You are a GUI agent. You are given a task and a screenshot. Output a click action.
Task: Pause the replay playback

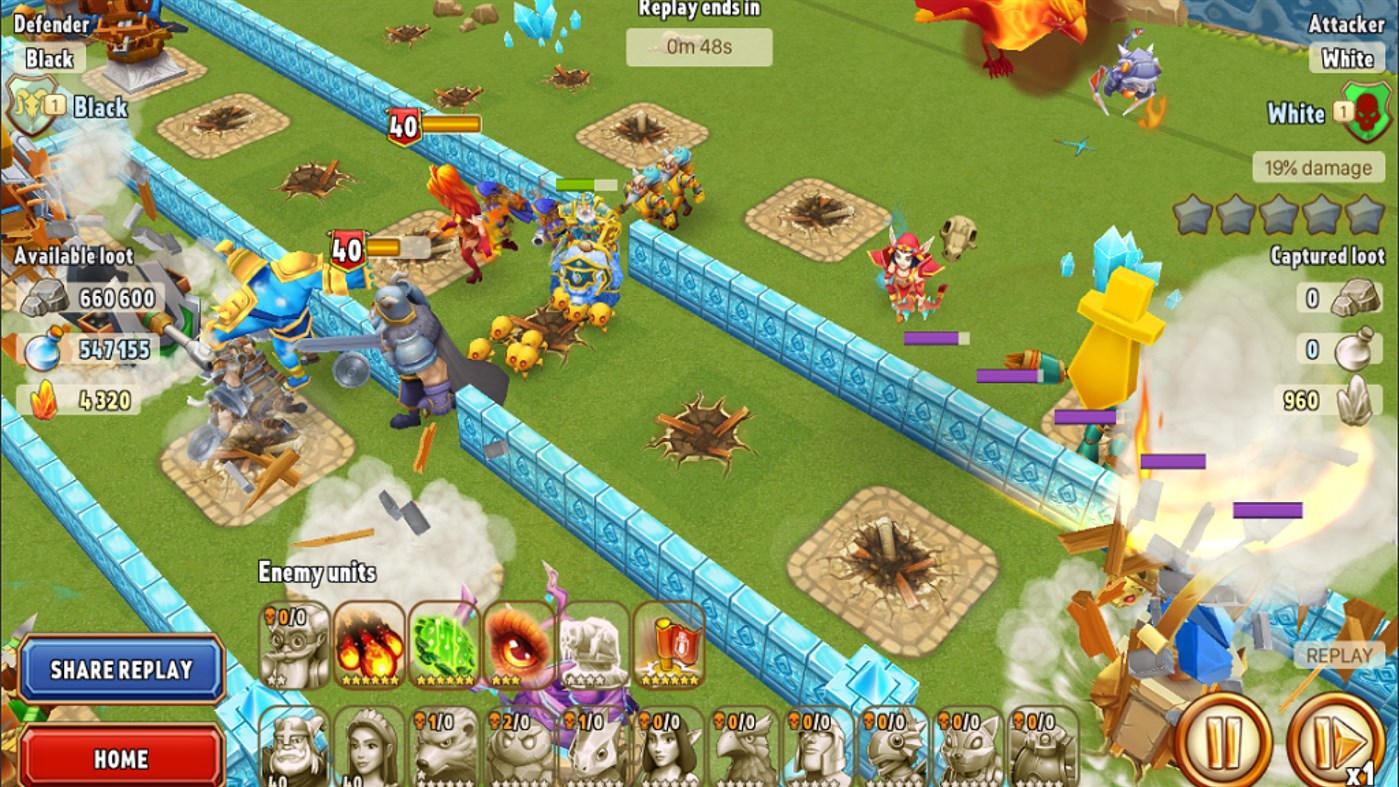[x=1222, y=738]
